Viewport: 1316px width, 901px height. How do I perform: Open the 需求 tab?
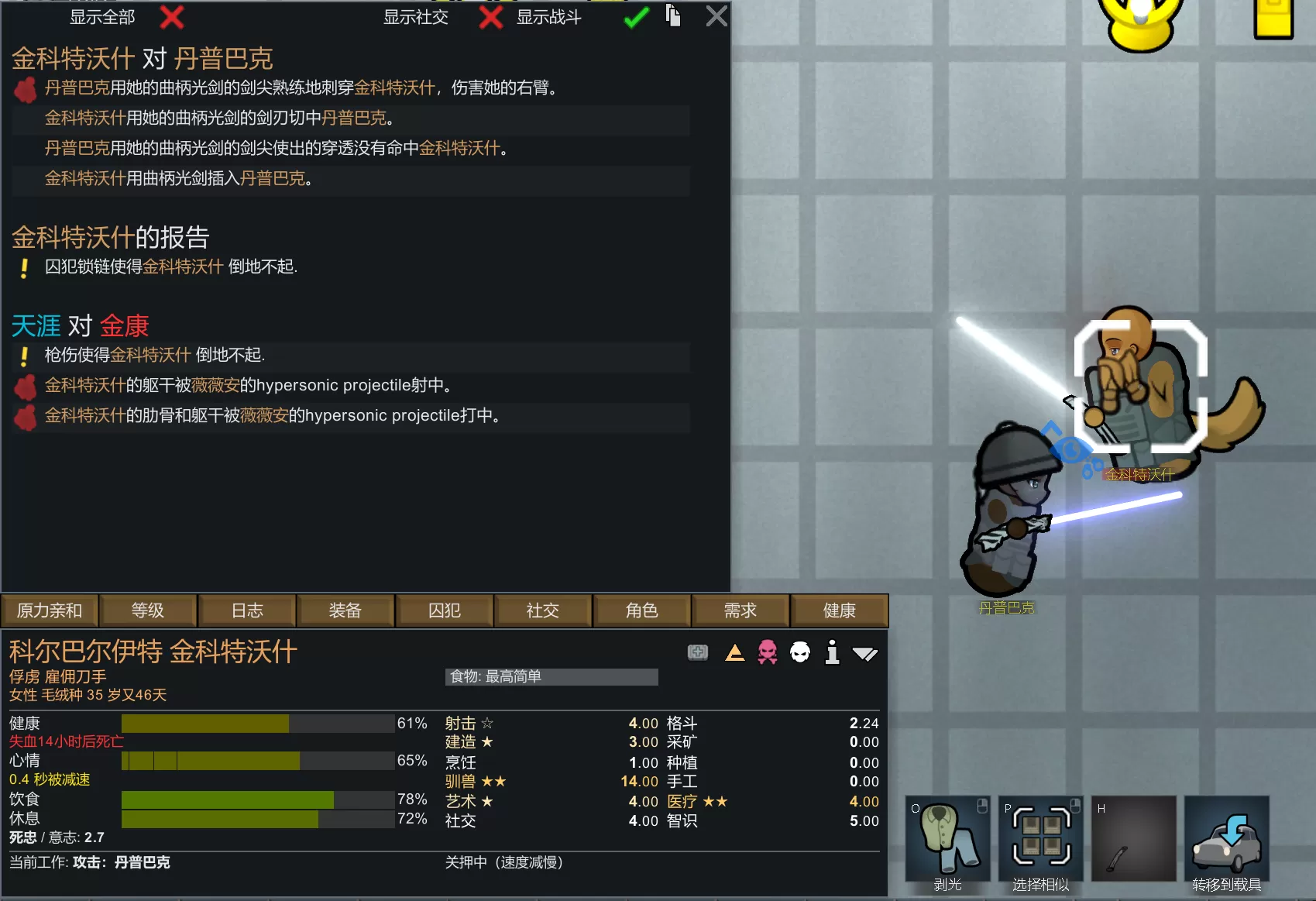(x=740, y=610)
